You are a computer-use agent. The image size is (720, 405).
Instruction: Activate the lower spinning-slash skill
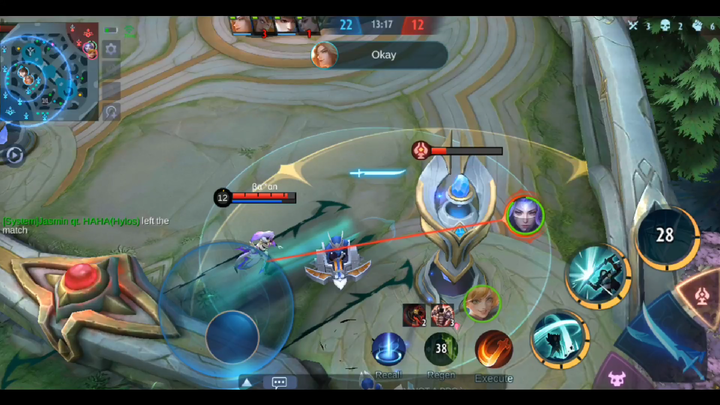pyautogui.click(x=559, y=338)
